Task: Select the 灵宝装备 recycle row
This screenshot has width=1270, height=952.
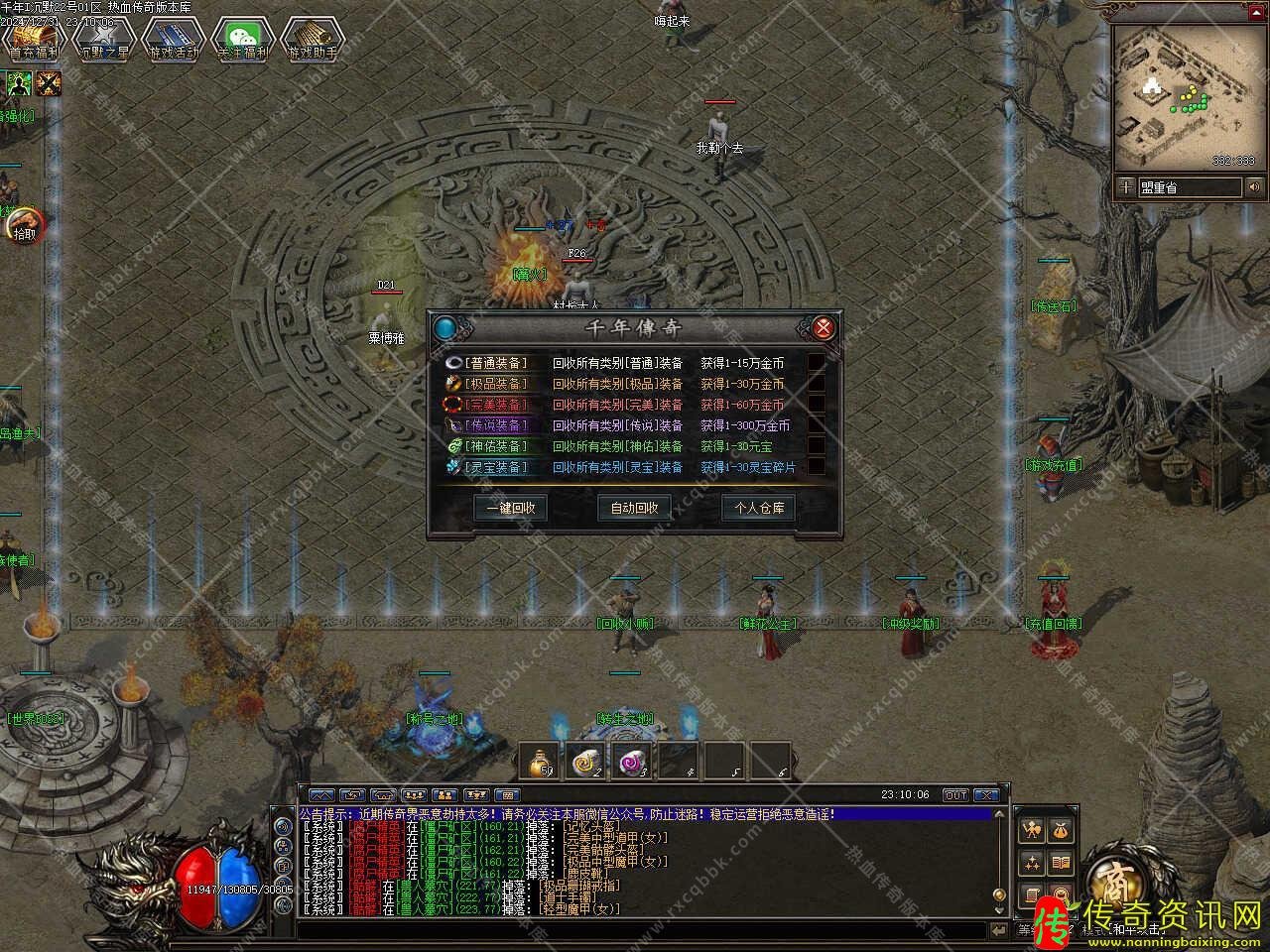Action: (x=497, y=467)
